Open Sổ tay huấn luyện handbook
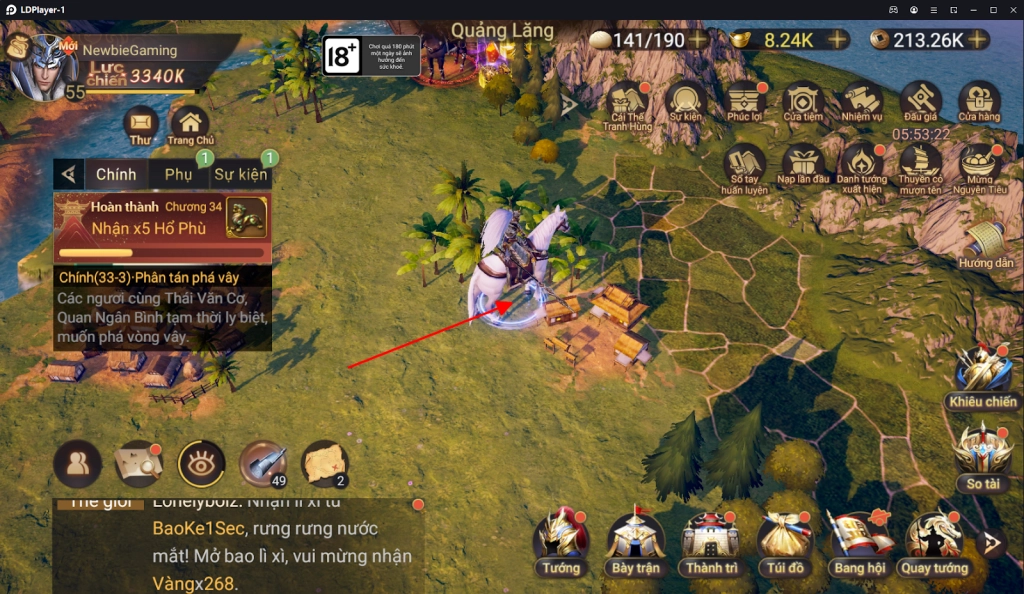 745,165
